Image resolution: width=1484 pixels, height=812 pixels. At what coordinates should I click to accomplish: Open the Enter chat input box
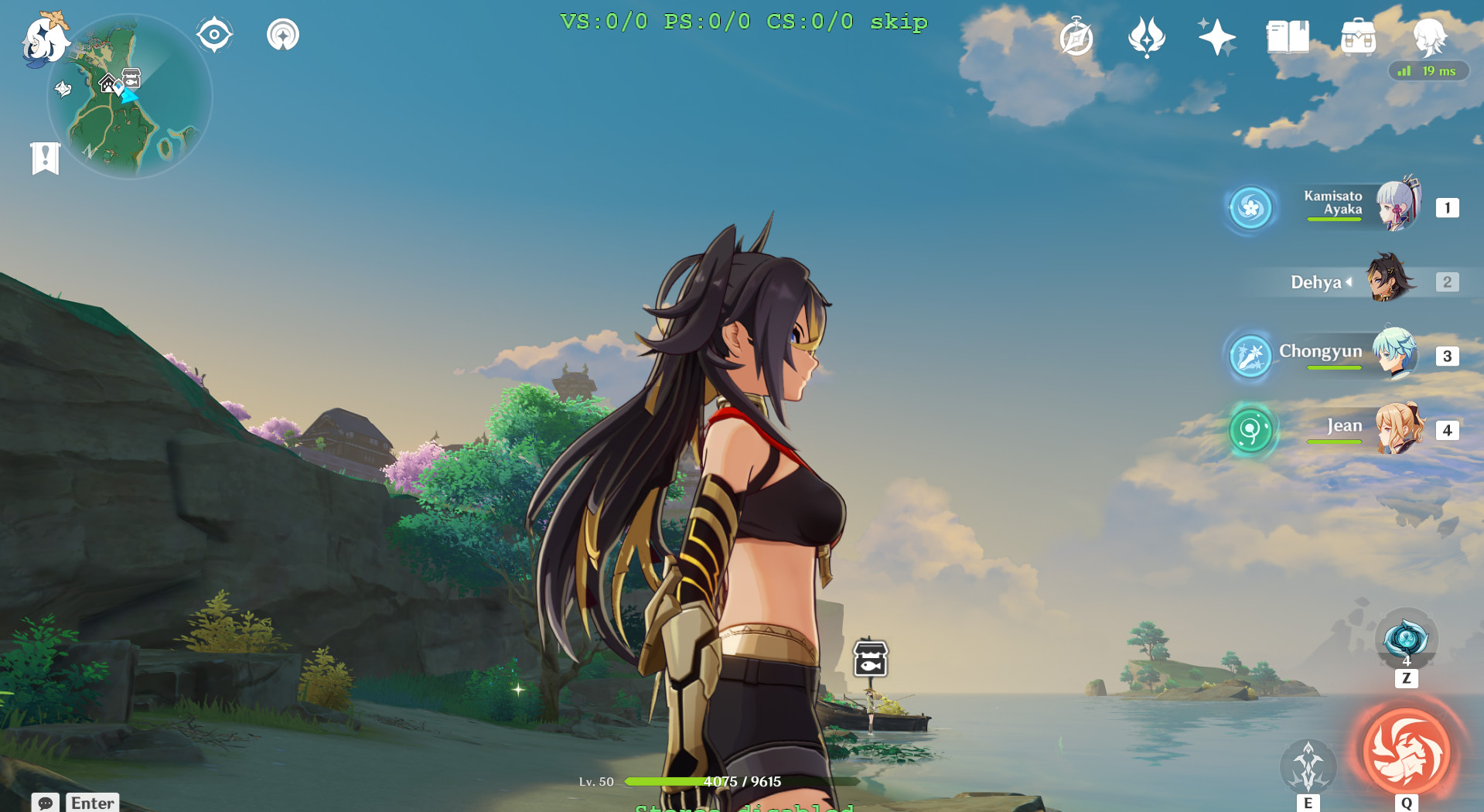91,803
